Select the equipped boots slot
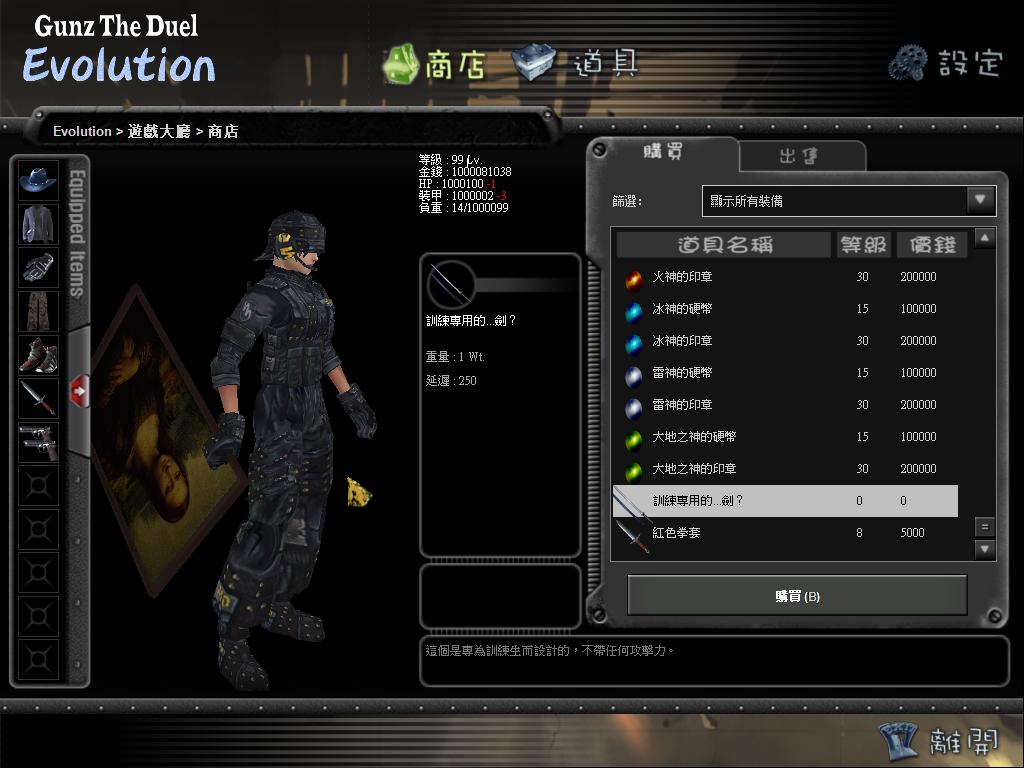This screenshot has height=768, width=1024. (39, 355)
